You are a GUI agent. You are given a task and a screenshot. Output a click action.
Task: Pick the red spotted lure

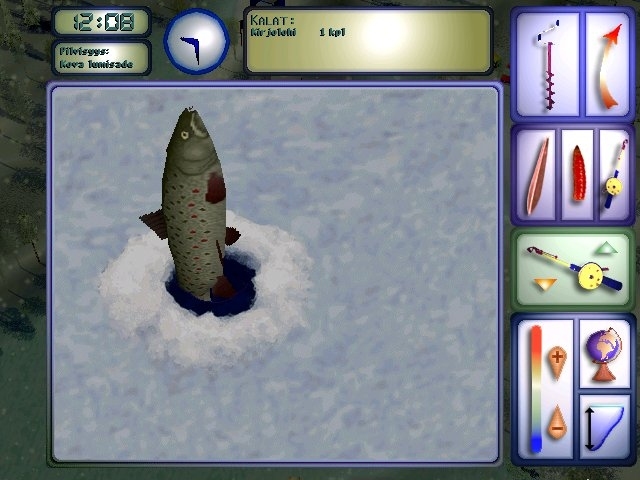tap(578, 172)
